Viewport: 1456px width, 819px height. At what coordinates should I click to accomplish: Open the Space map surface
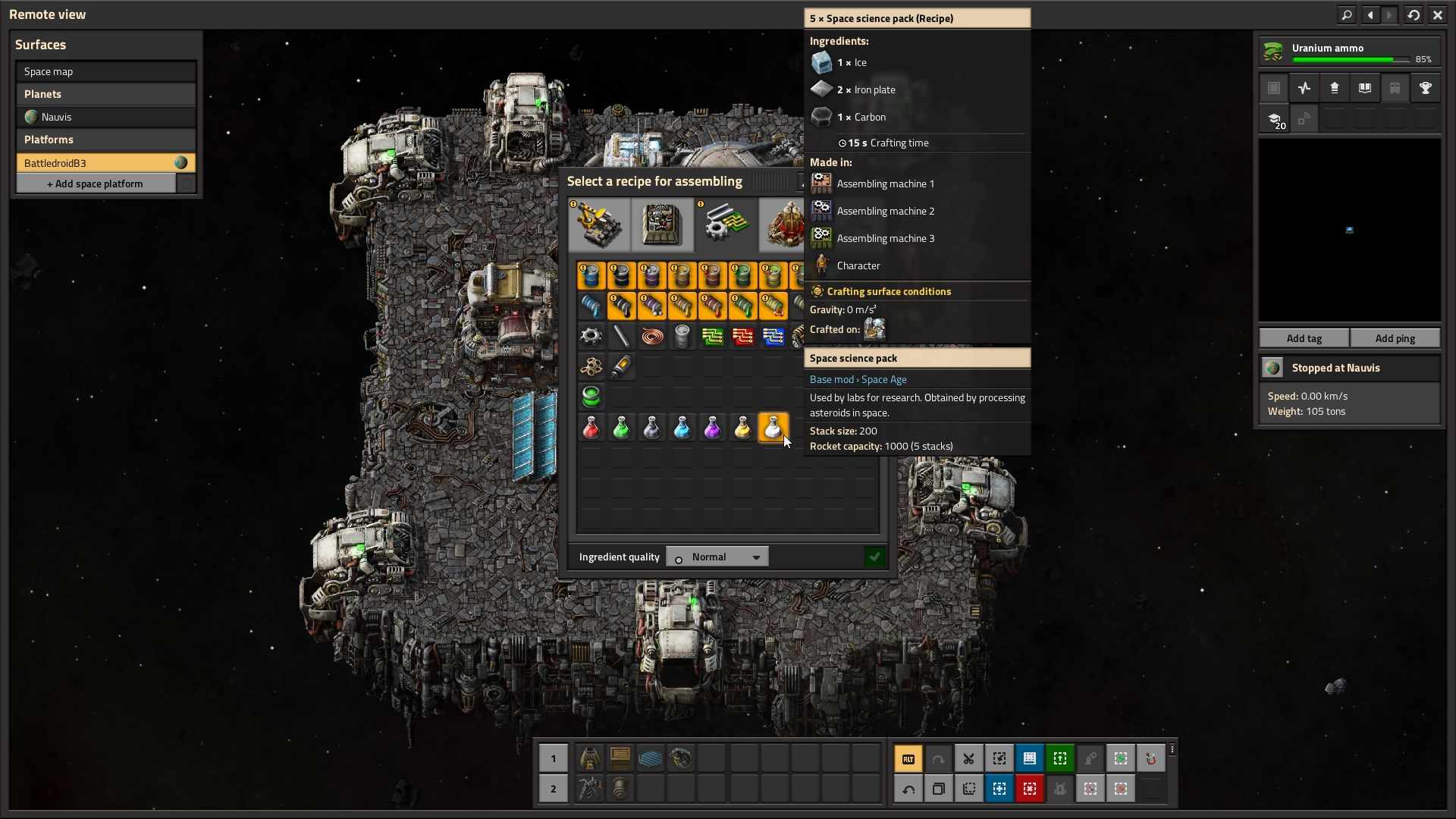click(105, 71)
